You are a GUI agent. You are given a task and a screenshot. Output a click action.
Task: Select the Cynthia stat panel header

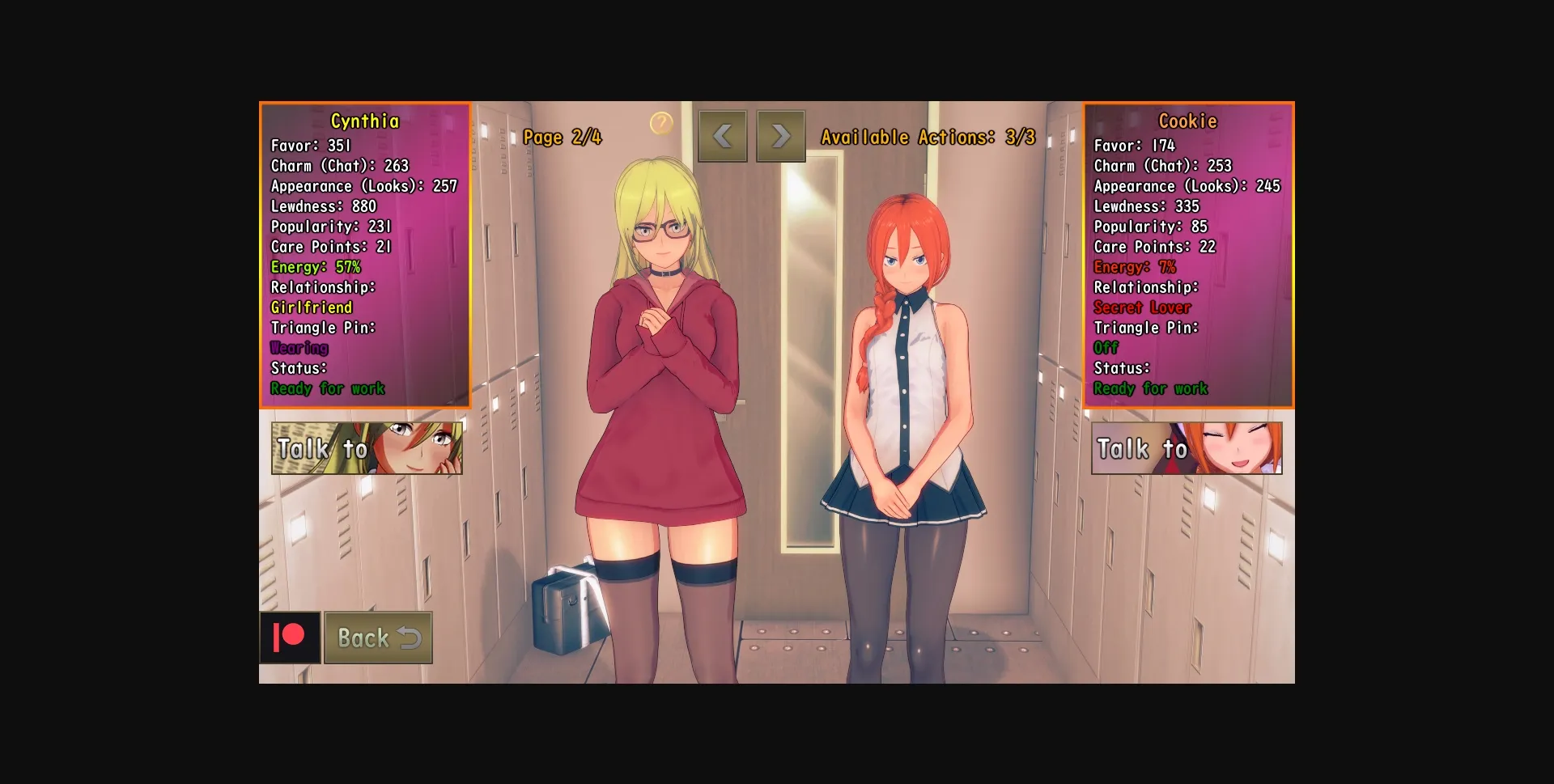click(x=364, y=121)
